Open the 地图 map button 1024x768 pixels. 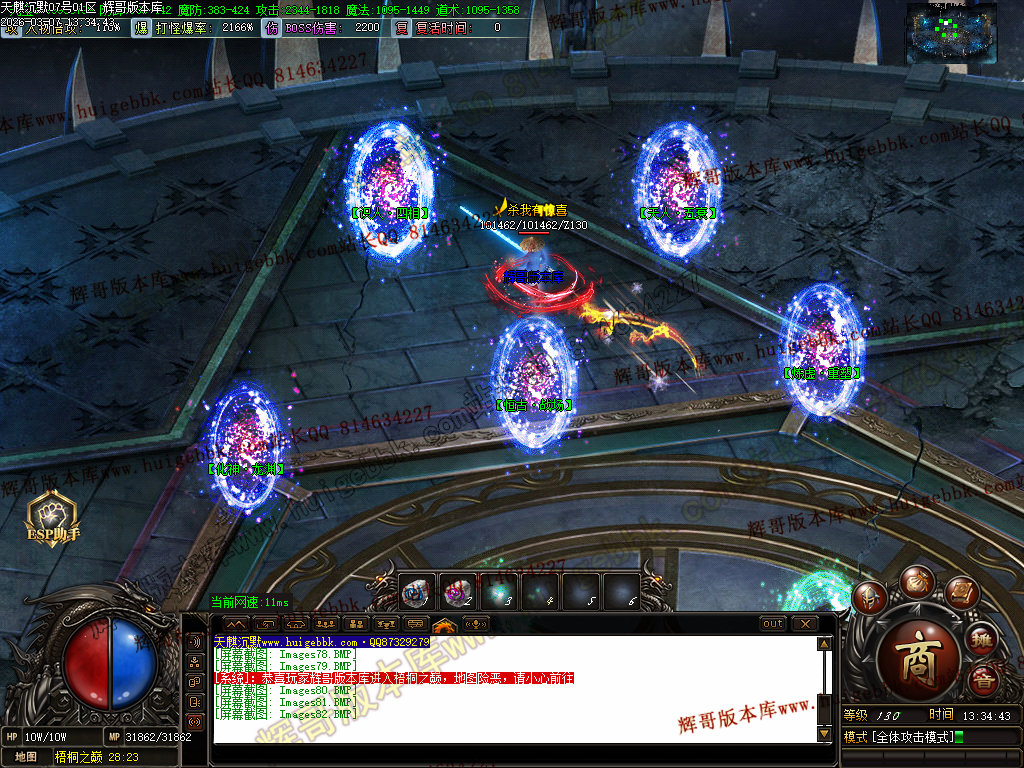tap(26, 757)
